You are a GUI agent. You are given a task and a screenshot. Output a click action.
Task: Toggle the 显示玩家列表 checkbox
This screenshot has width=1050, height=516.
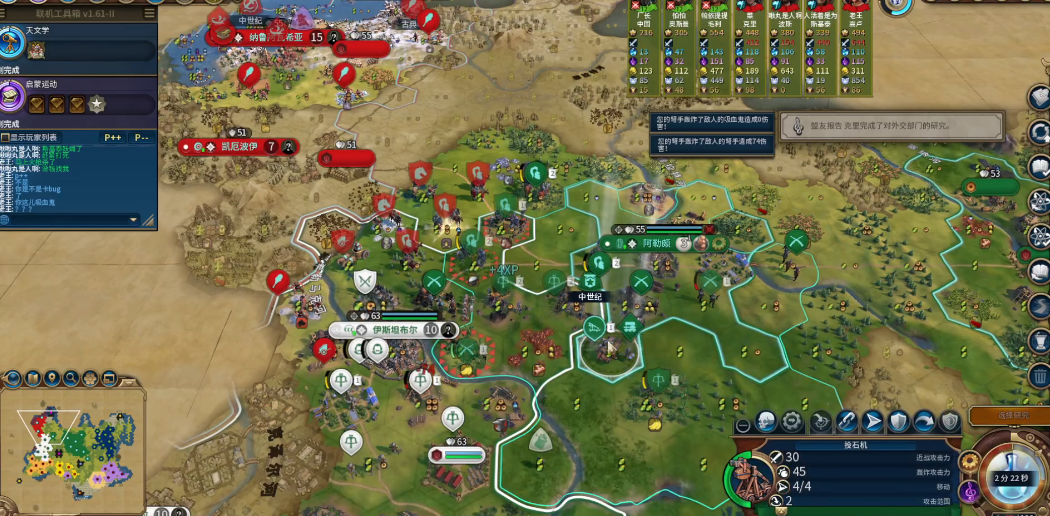pyautogui.click(x=5, y=137)
